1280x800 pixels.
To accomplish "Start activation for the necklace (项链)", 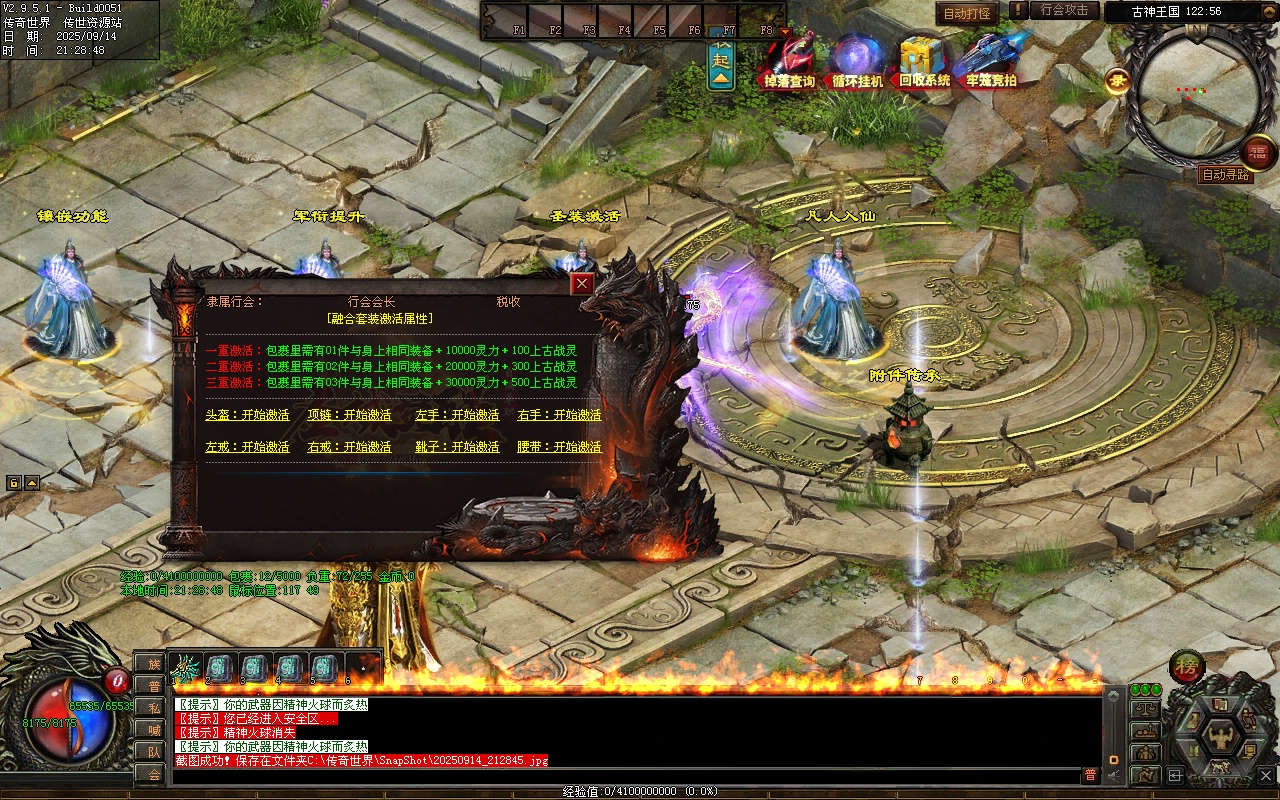I will [x=349, y=415].
